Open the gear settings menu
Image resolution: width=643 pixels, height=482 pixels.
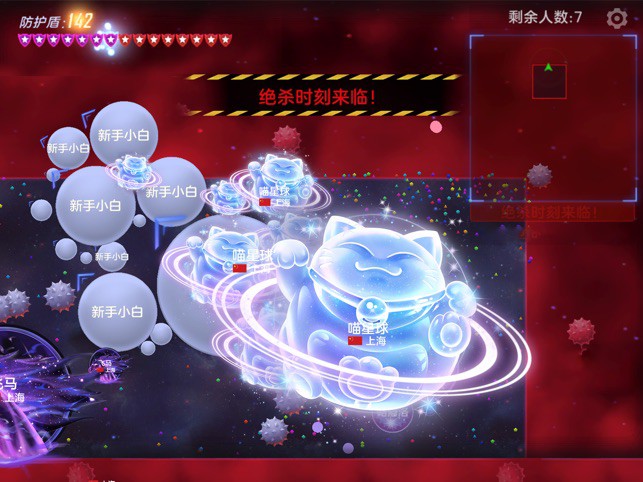coord(617,17)
